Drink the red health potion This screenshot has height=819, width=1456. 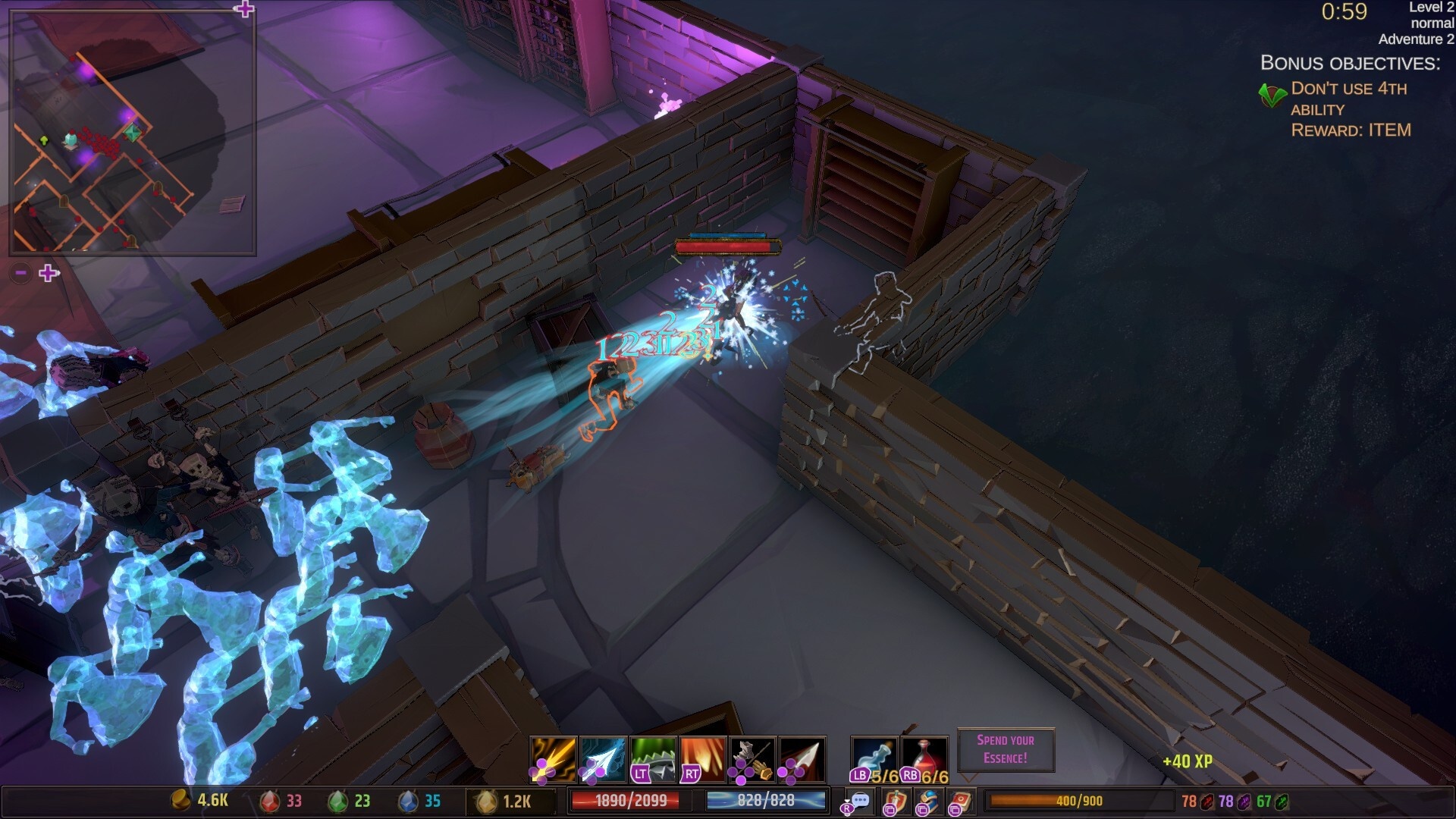(x=925, y=759)
